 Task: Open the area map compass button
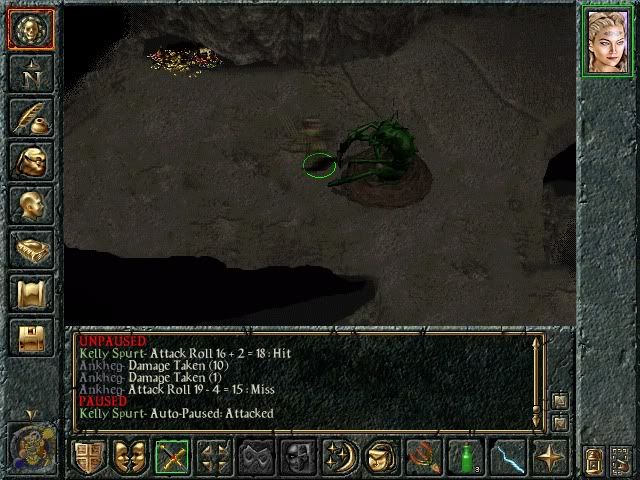(29, 72)
